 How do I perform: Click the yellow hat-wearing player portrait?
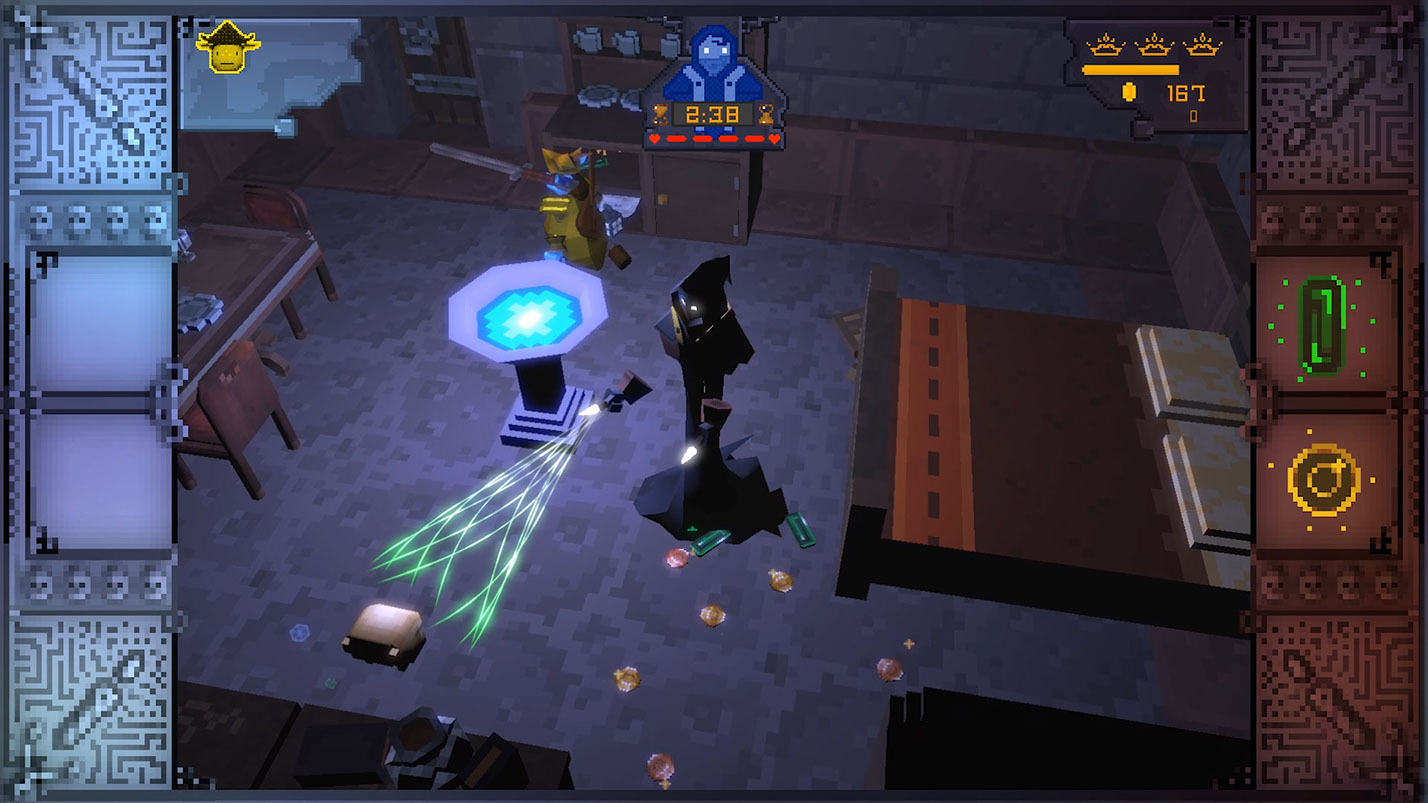[x=228, y=48]
